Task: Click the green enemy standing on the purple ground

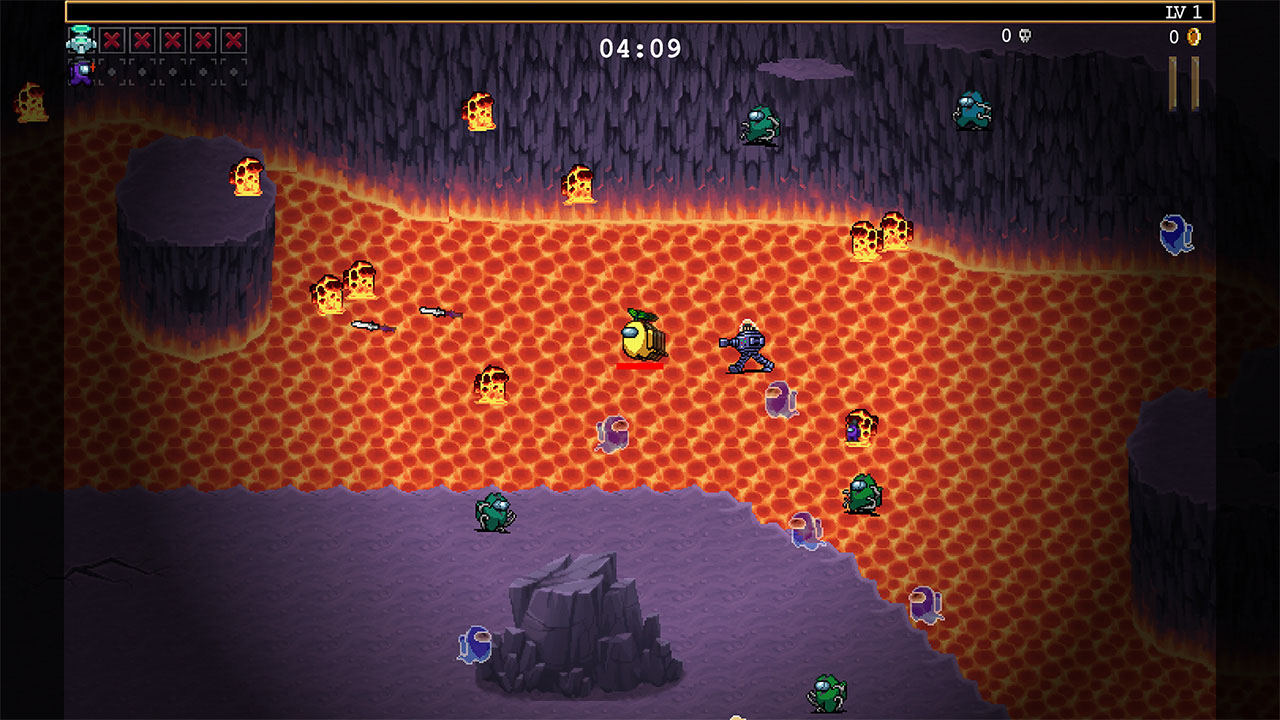Action: 494,513
